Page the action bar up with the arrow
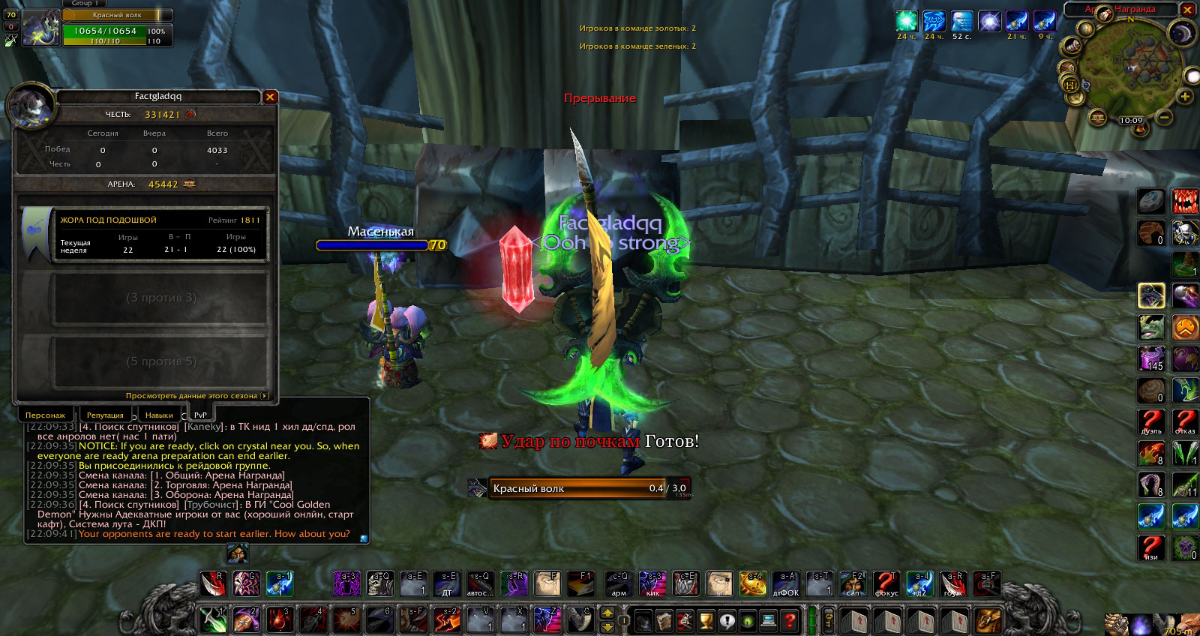 (x=607, y=611)
